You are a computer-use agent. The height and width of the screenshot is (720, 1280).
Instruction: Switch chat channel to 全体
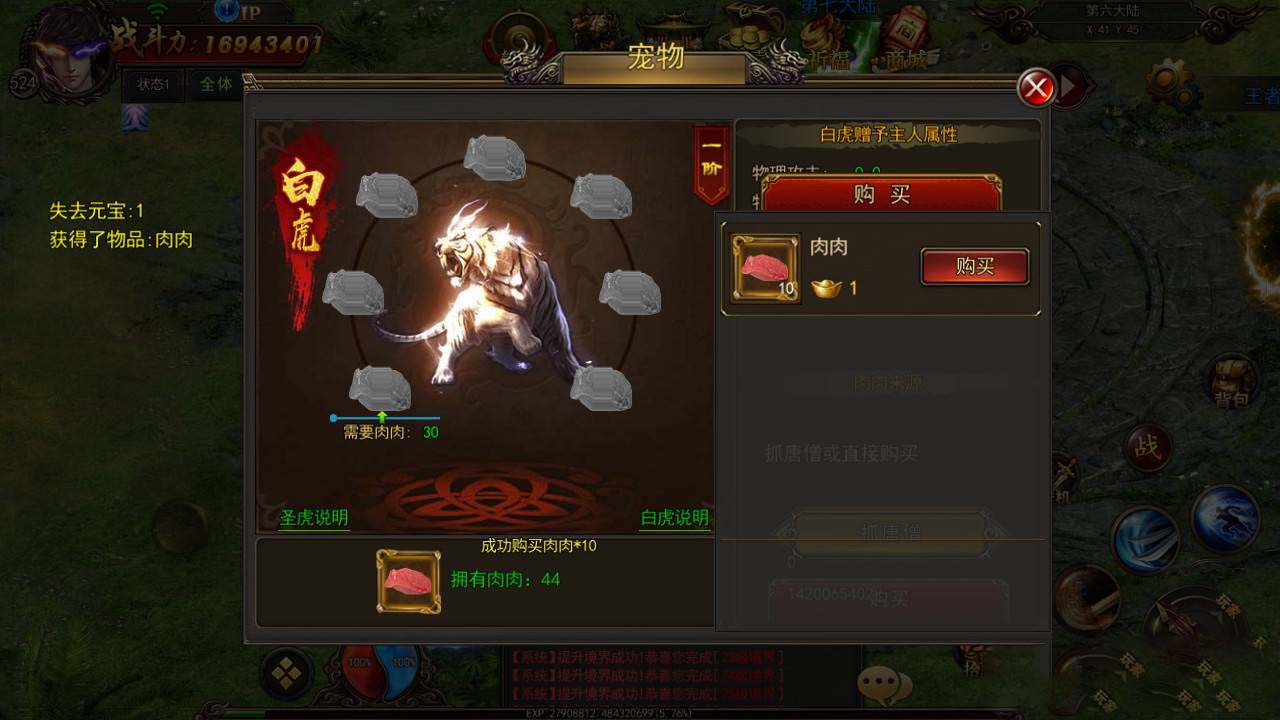point(216,85)
